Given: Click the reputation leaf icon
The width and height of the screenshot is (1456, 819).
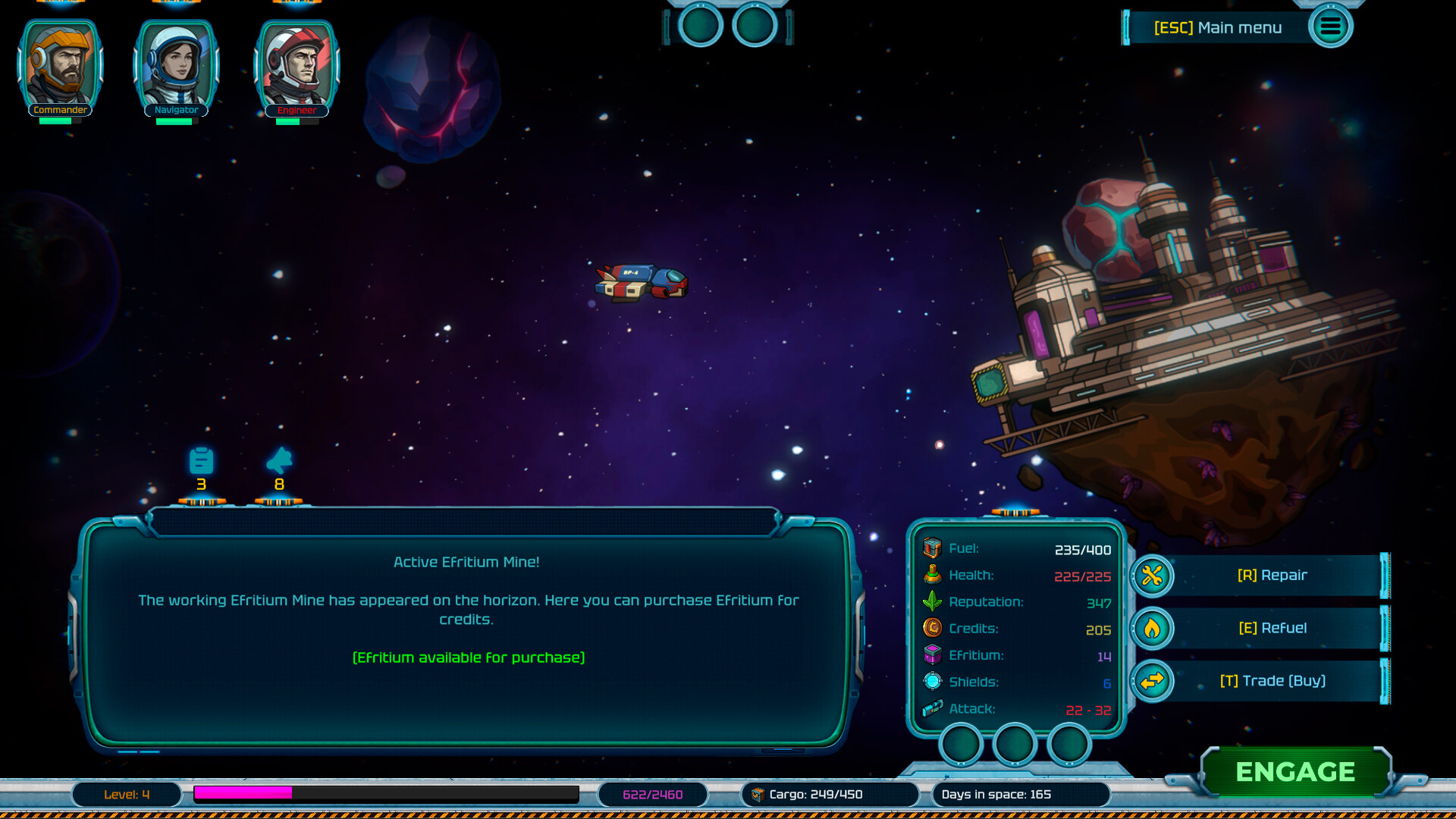Looking at the screenshot, I should (930, 601).
